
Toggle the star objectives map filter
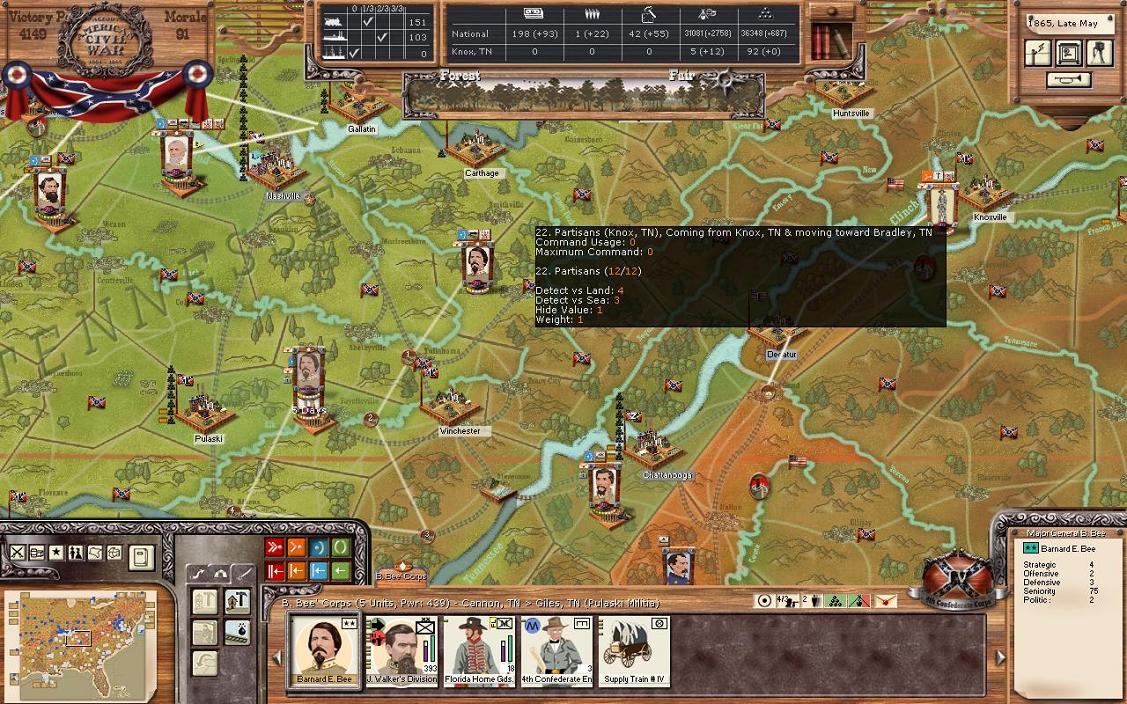56,552
